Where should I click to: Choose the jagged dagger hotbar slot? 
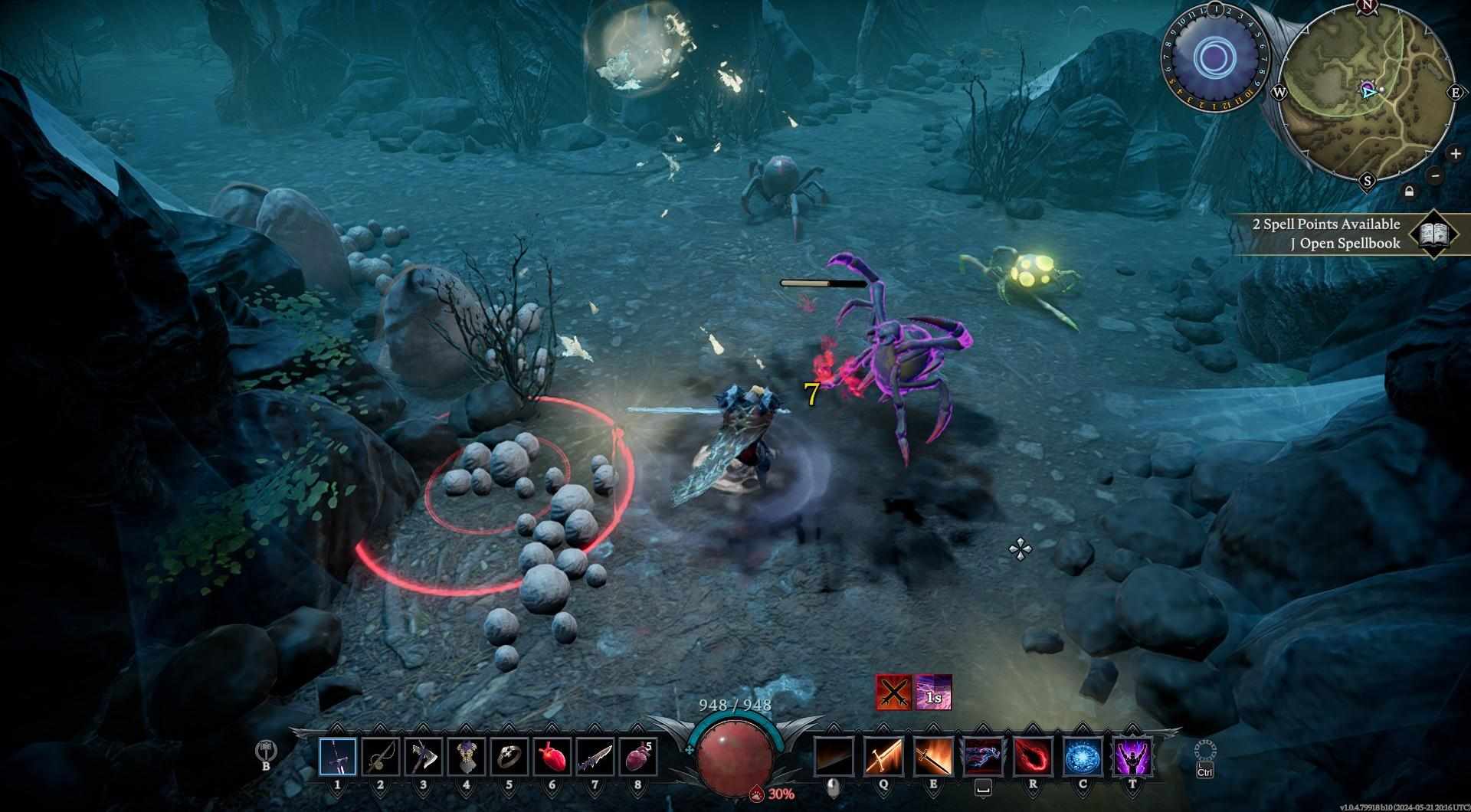595,757
